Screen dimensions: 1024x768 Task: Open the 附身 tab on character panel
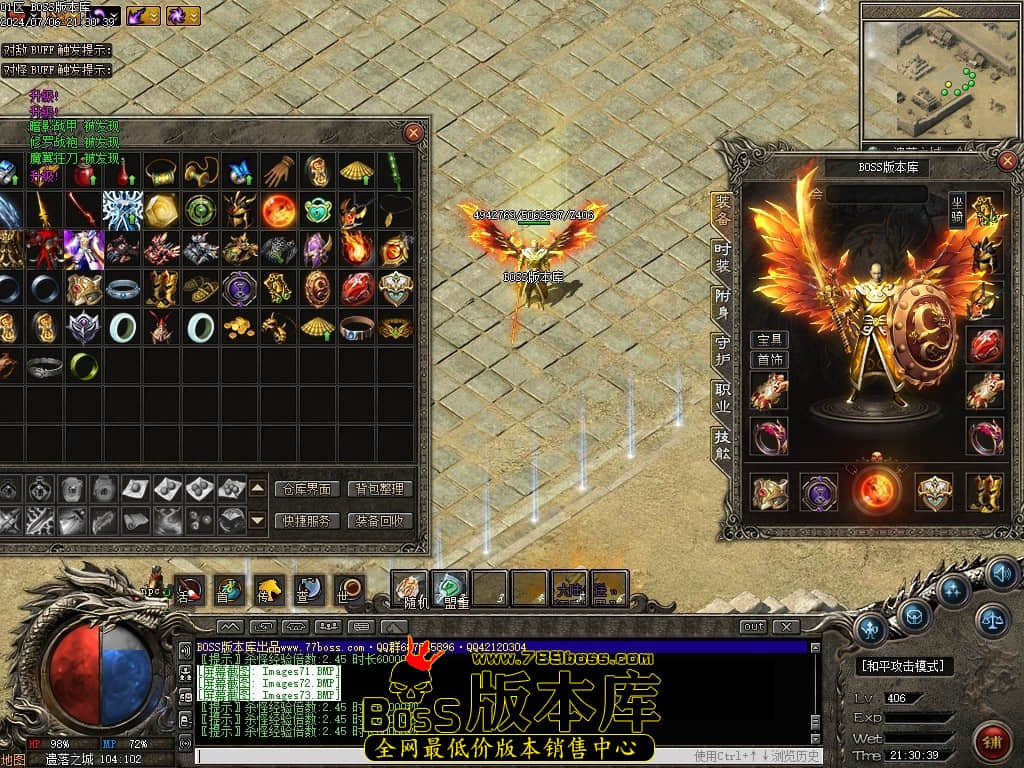tap(722, 303)
